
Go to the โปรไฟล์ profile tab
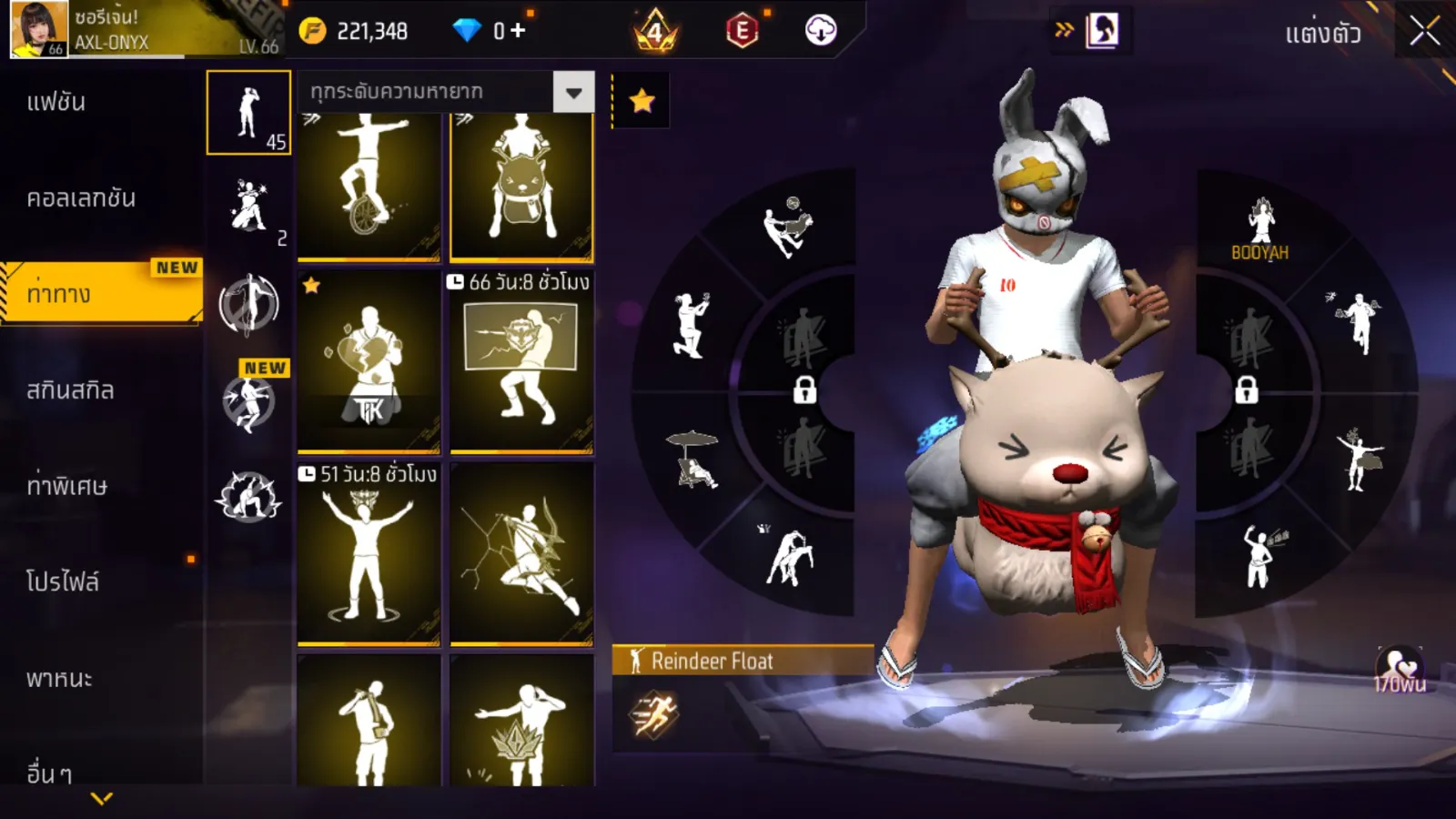[62, 582]
